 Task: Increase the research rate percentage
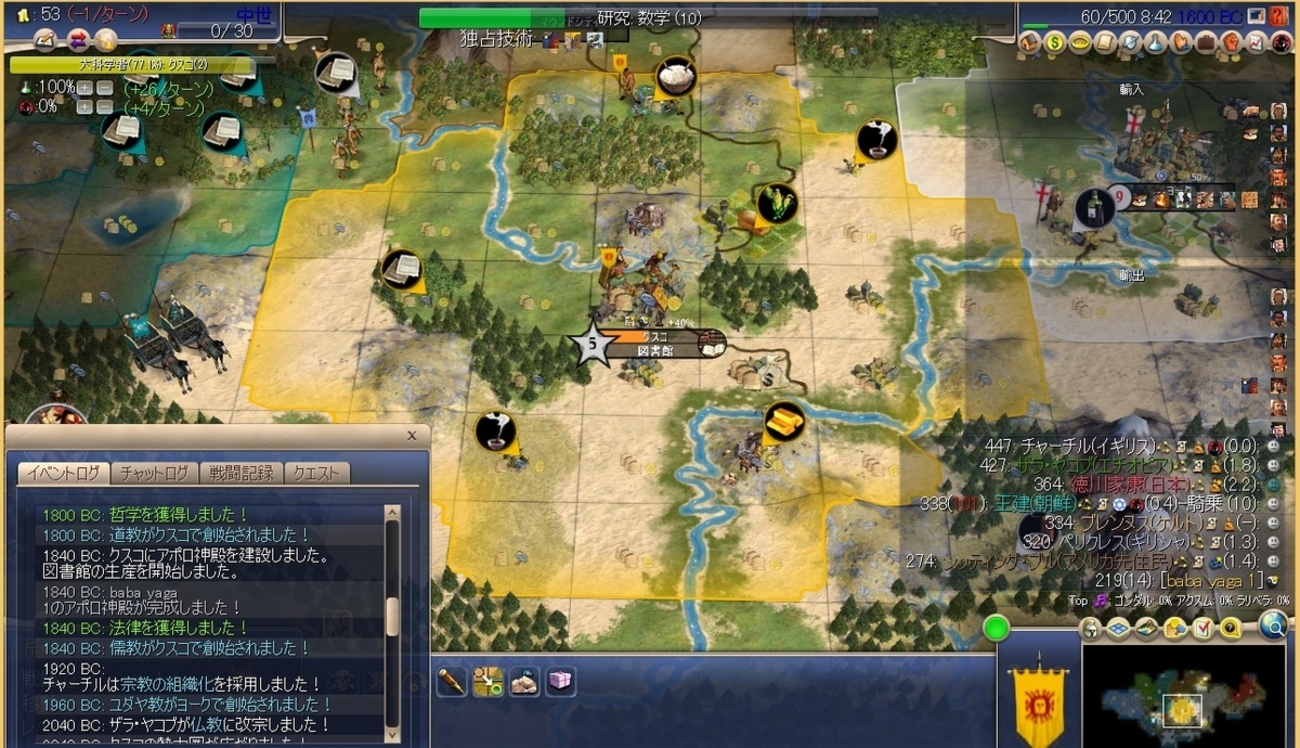tap(85, 88)
